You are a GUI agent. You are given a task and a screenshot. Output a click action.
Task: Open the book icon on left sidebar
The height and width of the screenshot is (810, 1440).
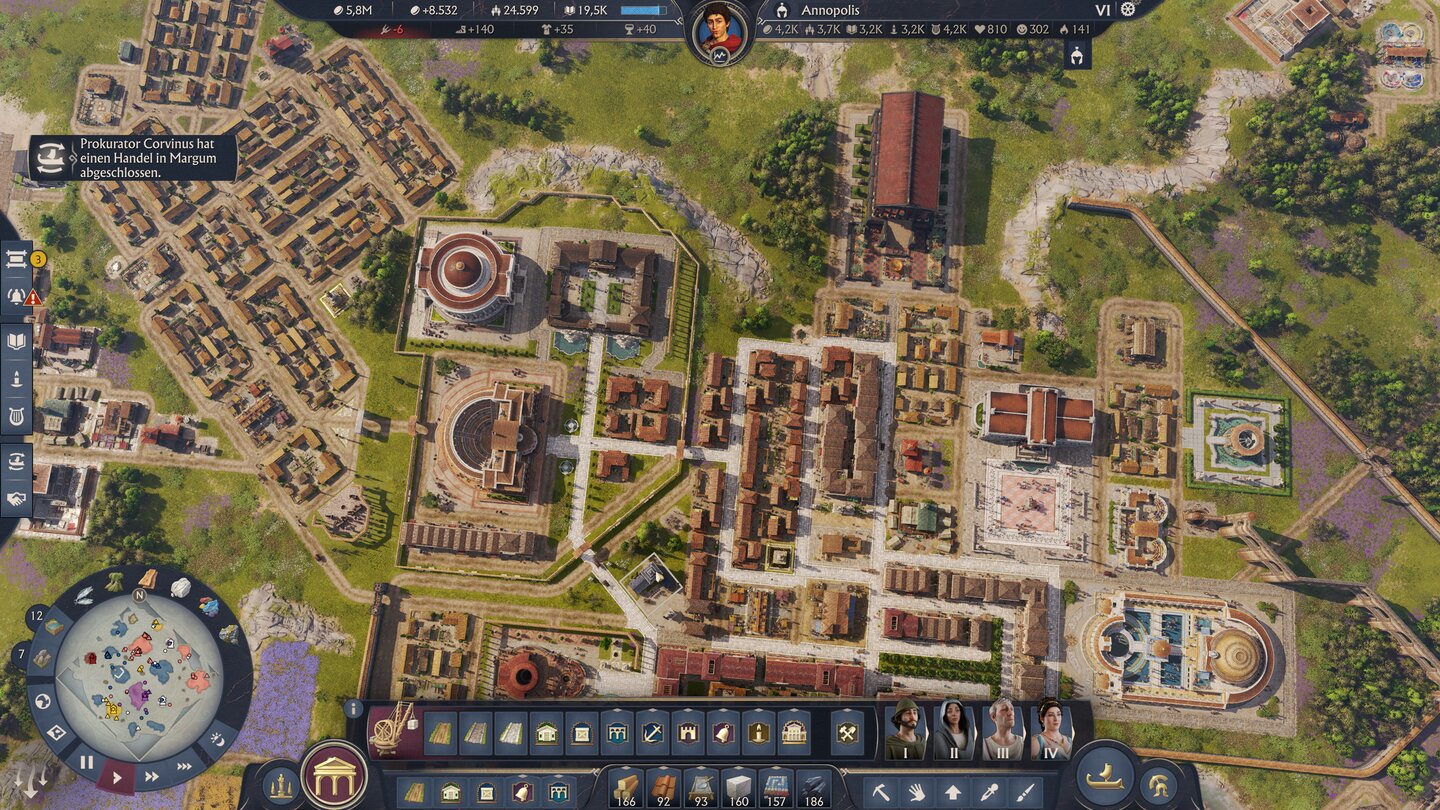pos(17,341)
